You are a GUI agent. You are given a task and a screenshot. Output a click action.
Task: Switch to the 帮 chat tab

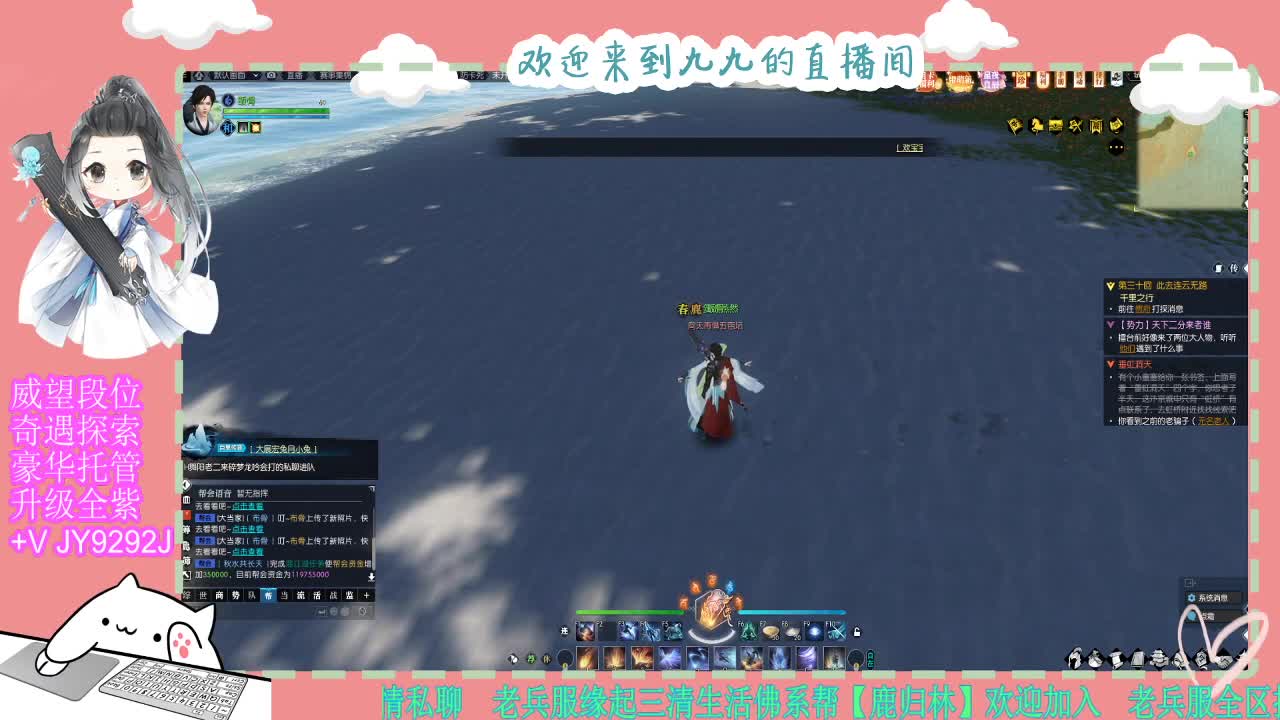tap(269, 595)
